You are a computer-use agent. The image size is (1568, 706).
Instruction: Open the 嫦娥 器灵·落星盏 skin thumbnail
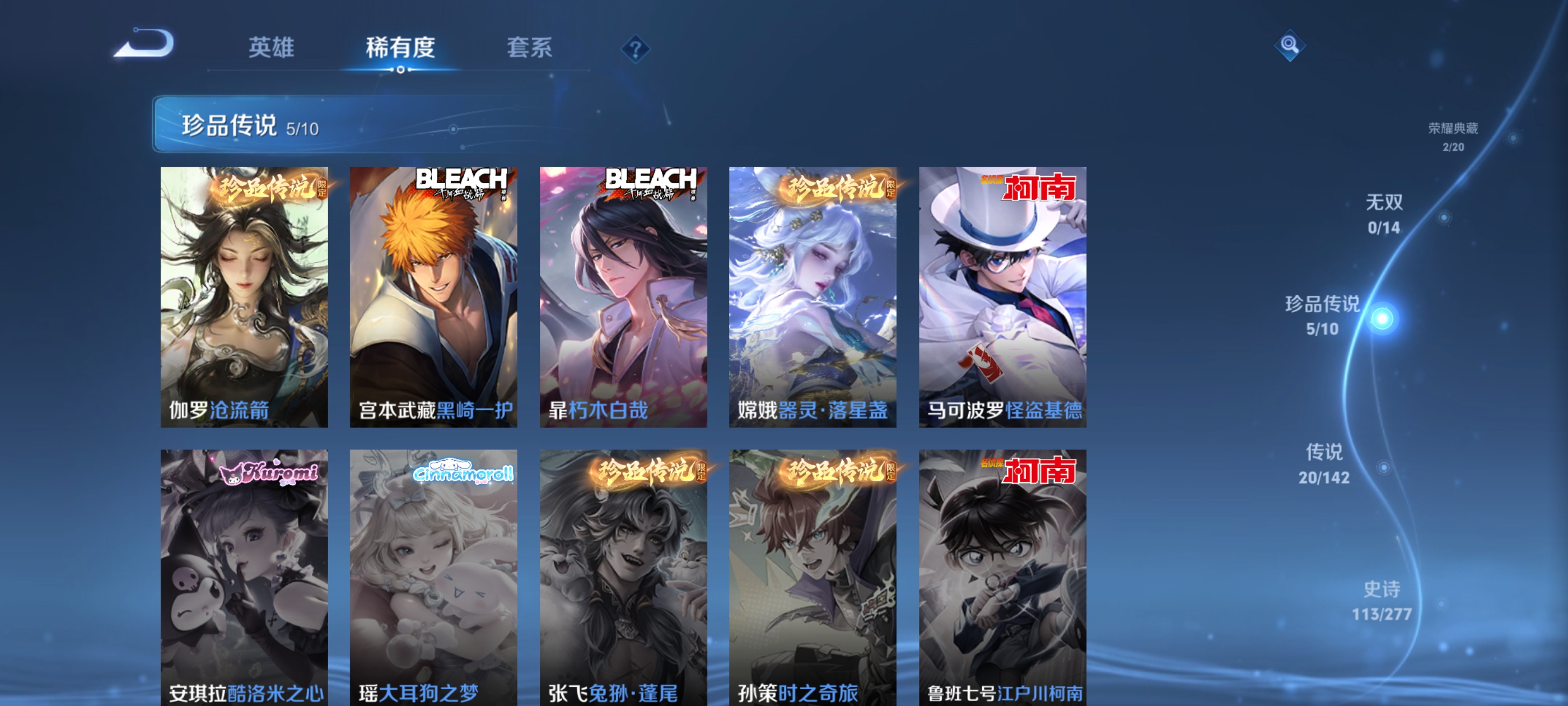pos(813,299)
